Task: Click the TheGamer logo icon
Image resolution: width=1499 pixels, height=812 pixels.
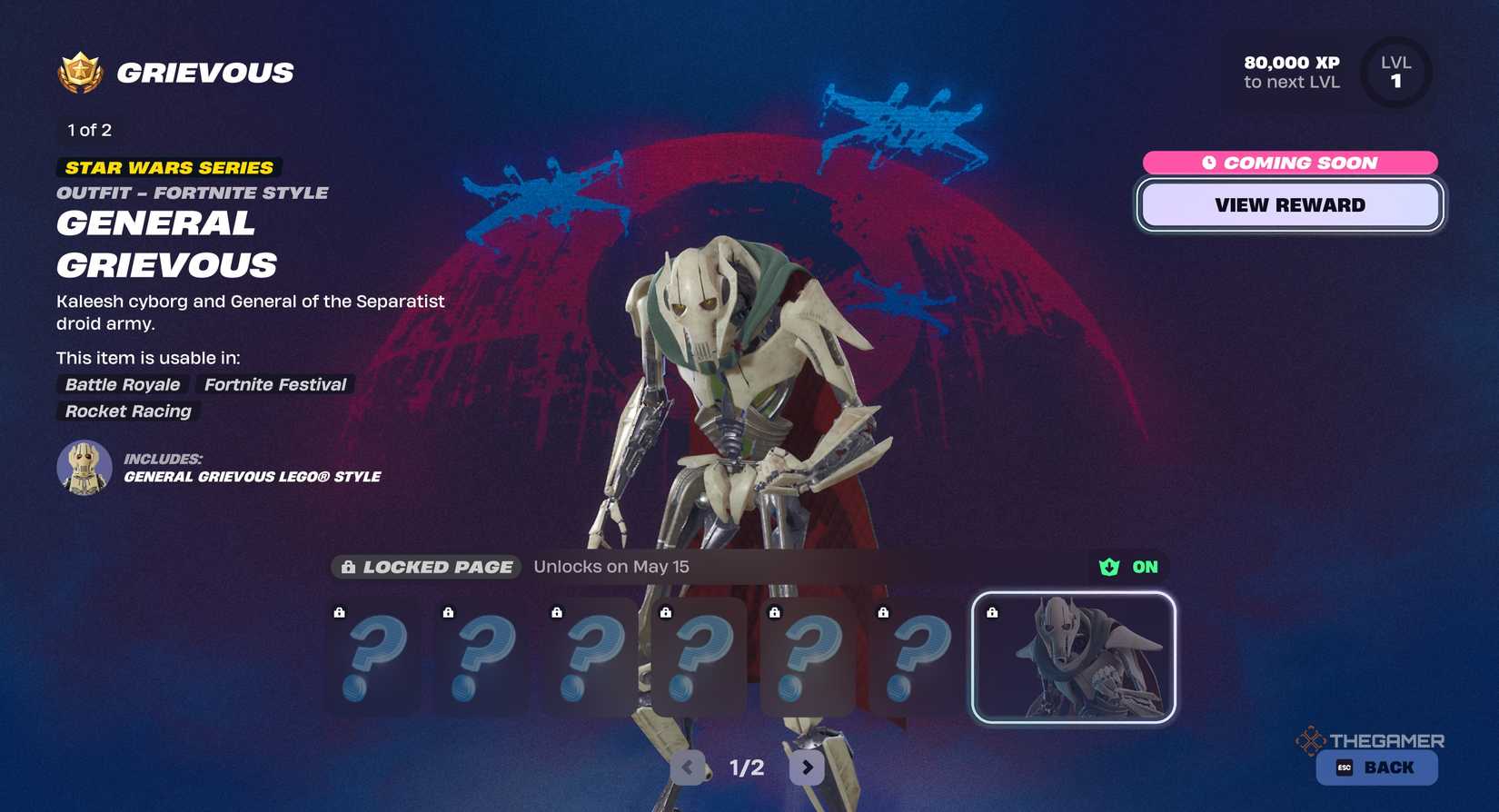Action: [1308, 741]
